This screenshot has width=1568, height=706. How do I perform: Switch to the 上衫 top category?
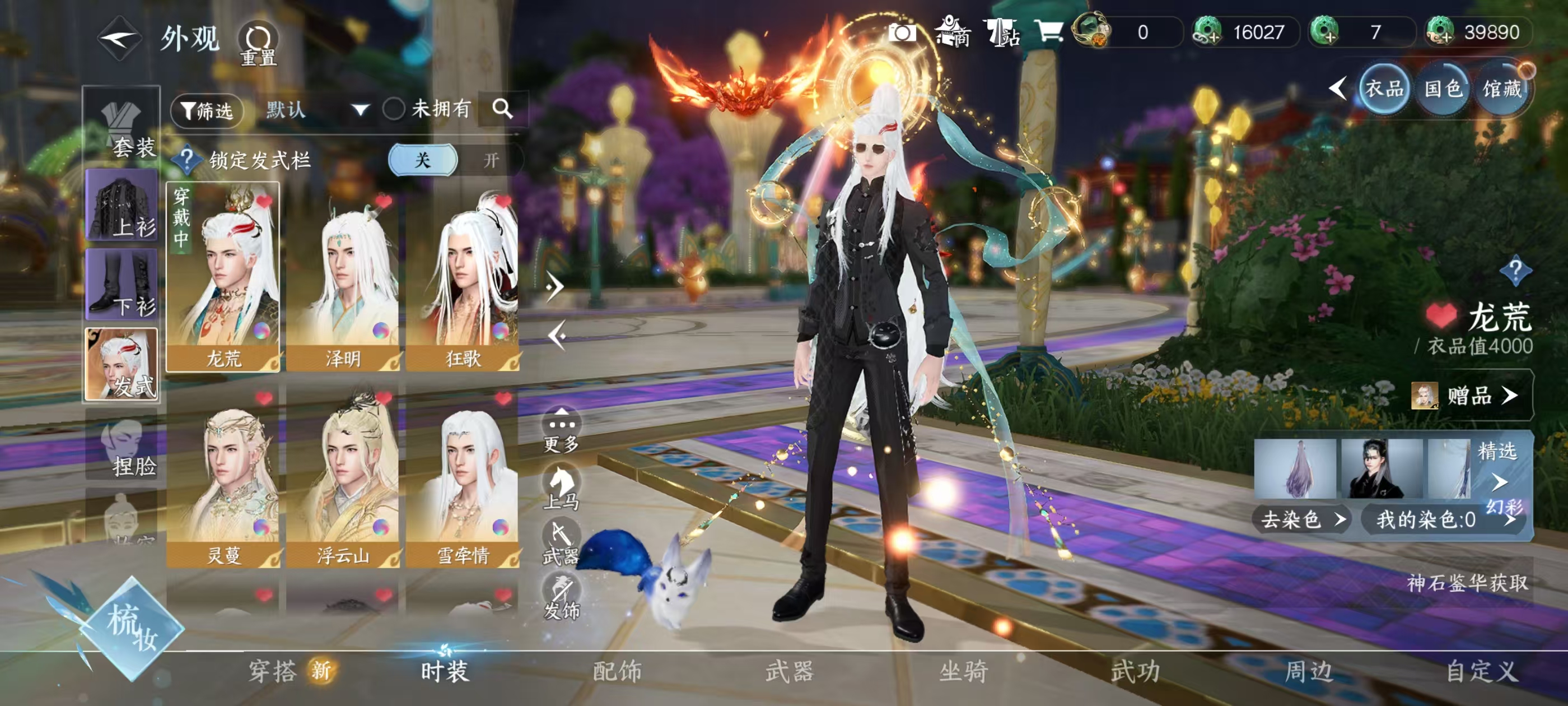[122, 205]
